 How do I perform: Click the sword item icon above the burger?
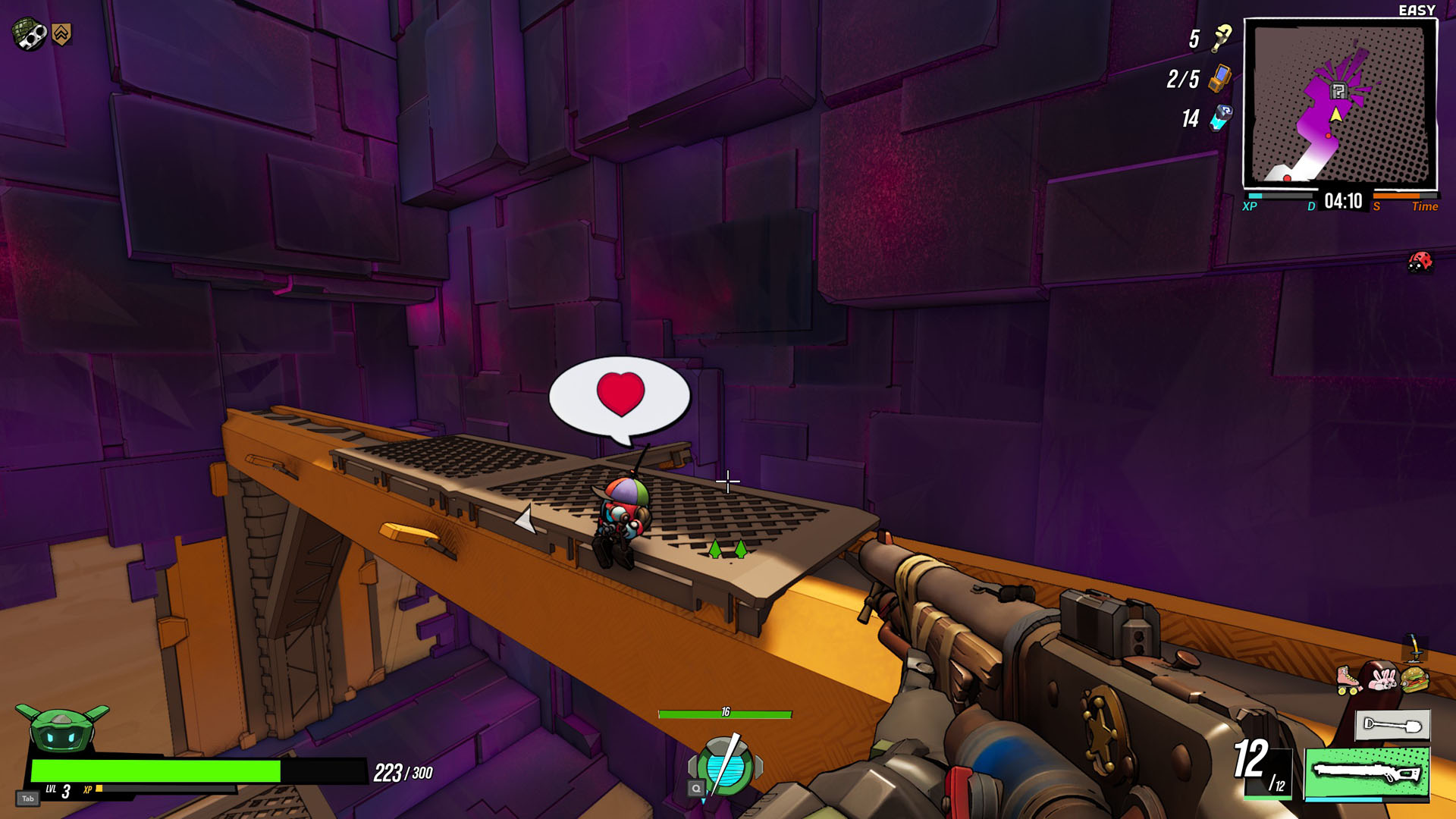tap(1415, 648)
